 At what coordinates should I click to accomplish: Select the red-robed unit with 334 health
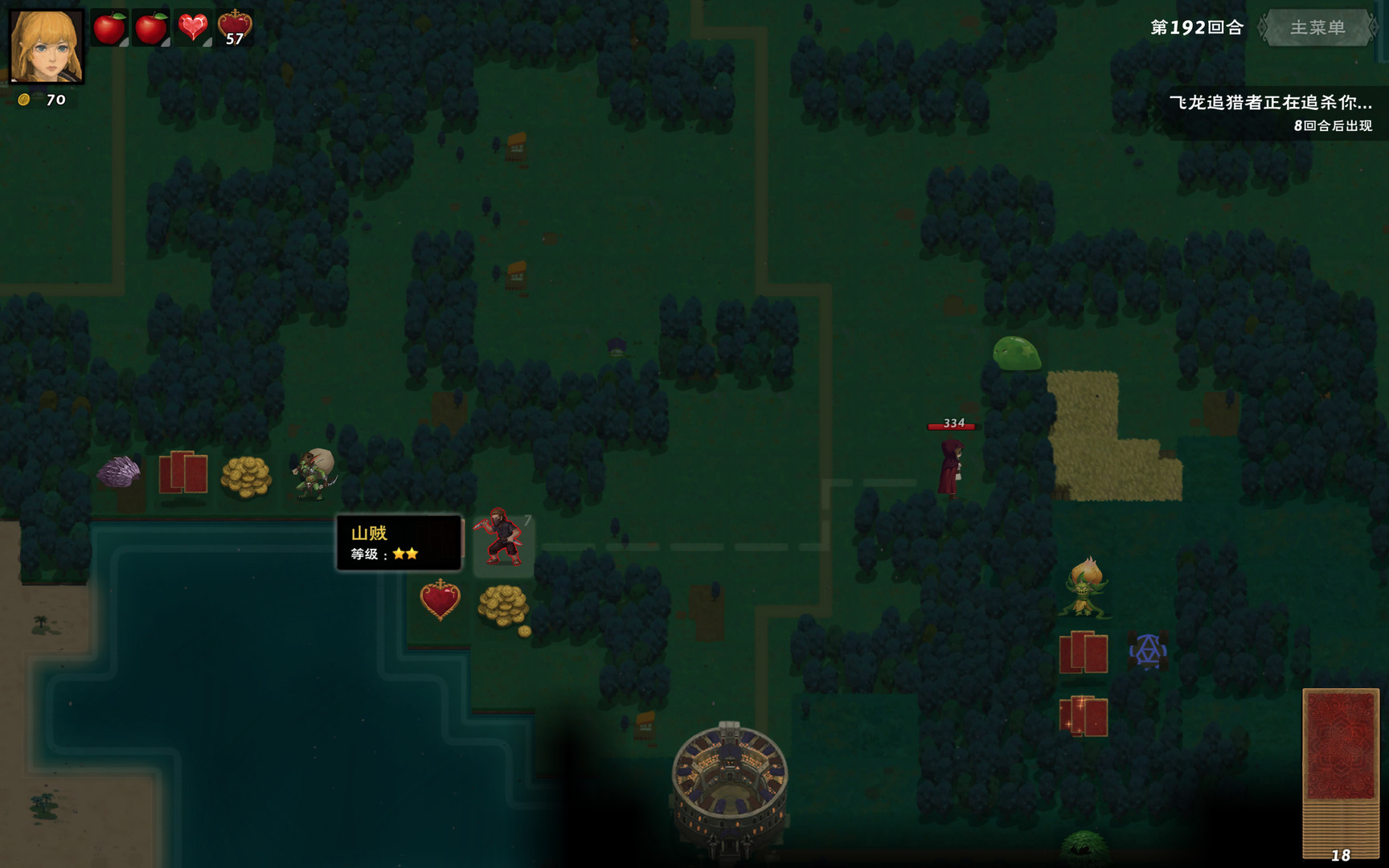coord(951,470)
